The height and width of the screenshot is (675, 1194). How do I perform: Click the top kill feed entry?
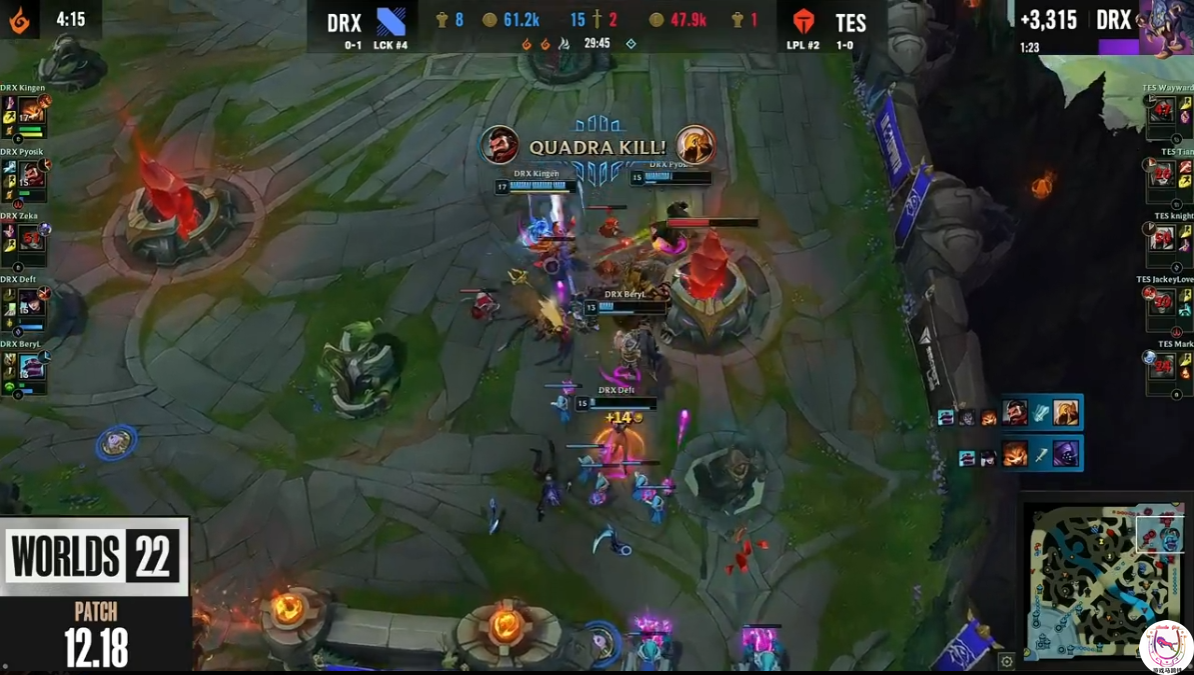[x=1008, y=413]
